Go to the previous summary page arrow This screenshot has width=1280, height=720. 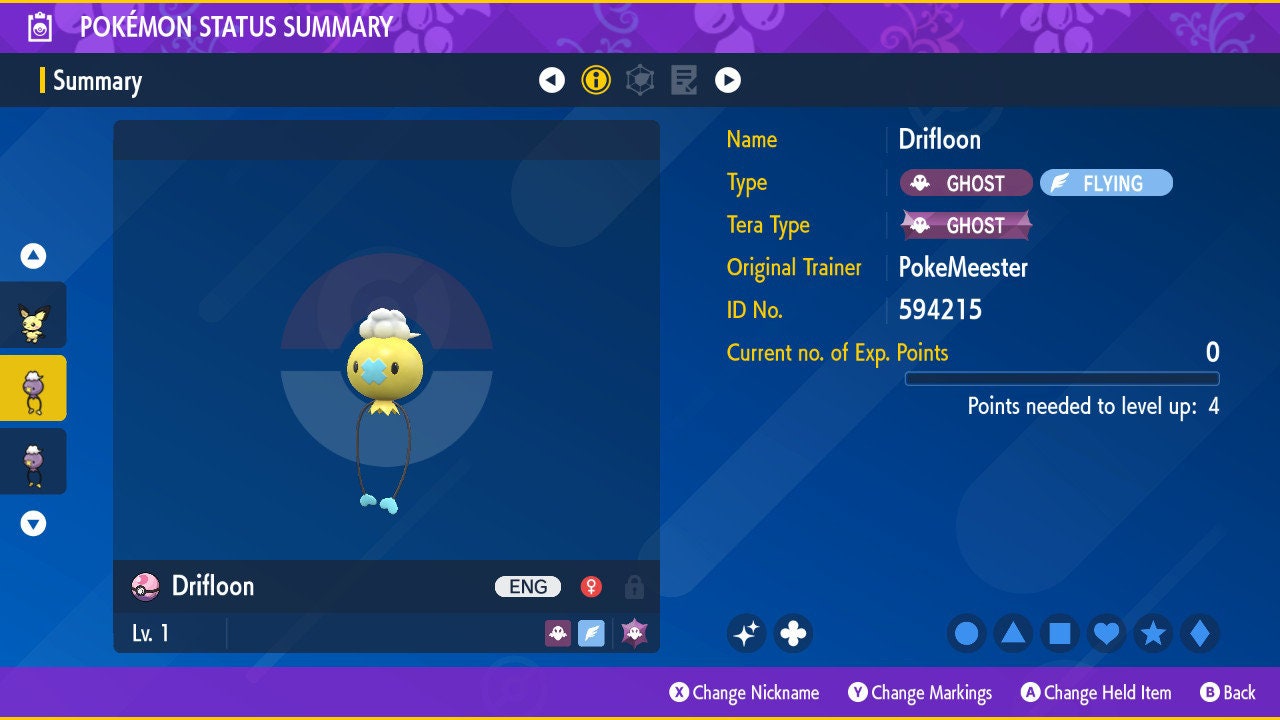(x=552, y=80)
